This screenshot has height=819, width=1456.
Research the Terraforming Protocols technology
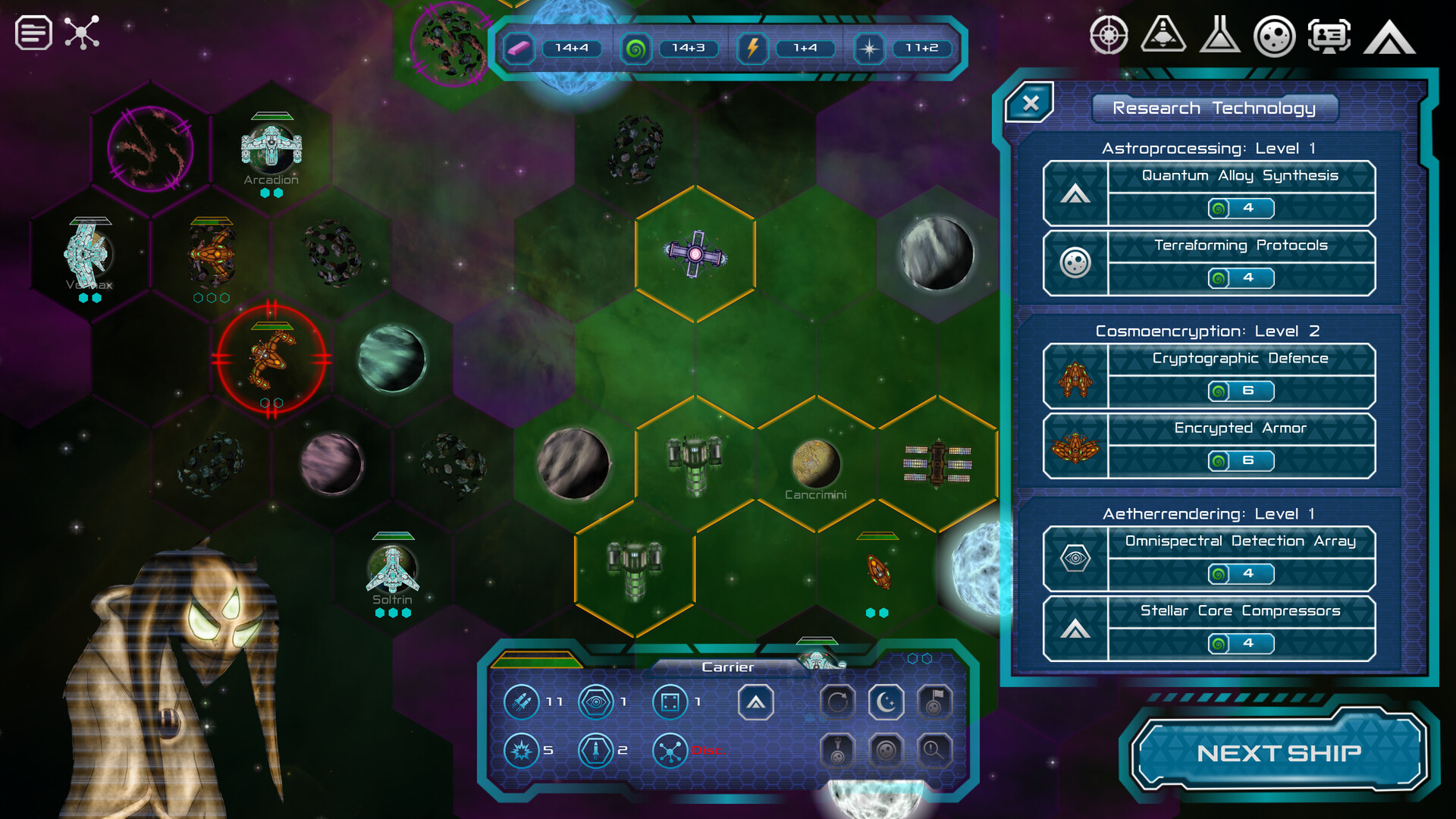(x=1241, y=246)
